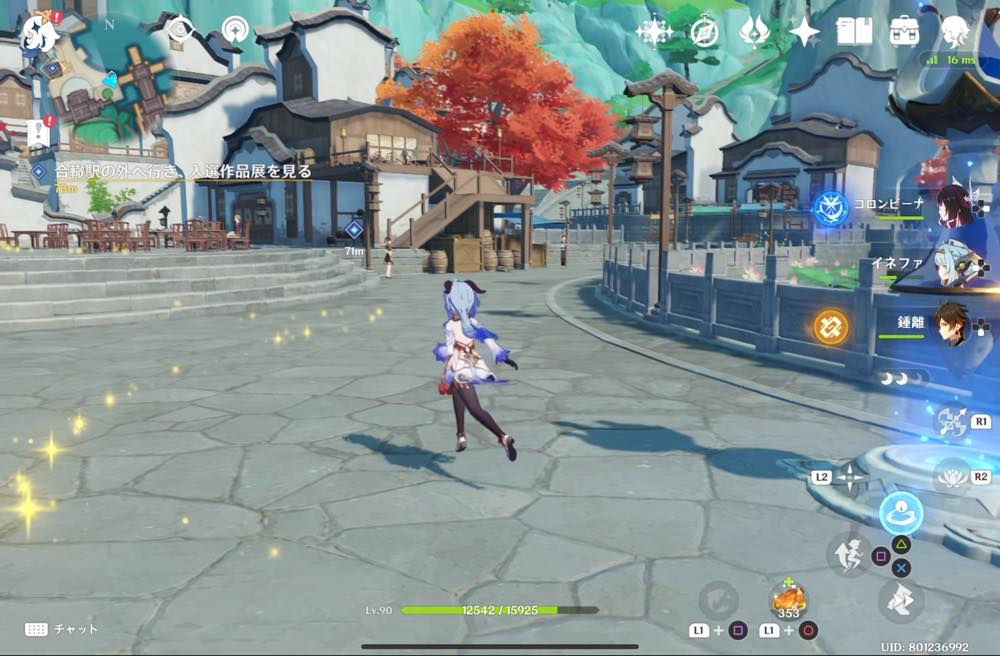Viewport: 1000px width, 656px height.
Task: Open the circular star icon near the minimap
Action: pyautogui.click(x=235, y=29)
